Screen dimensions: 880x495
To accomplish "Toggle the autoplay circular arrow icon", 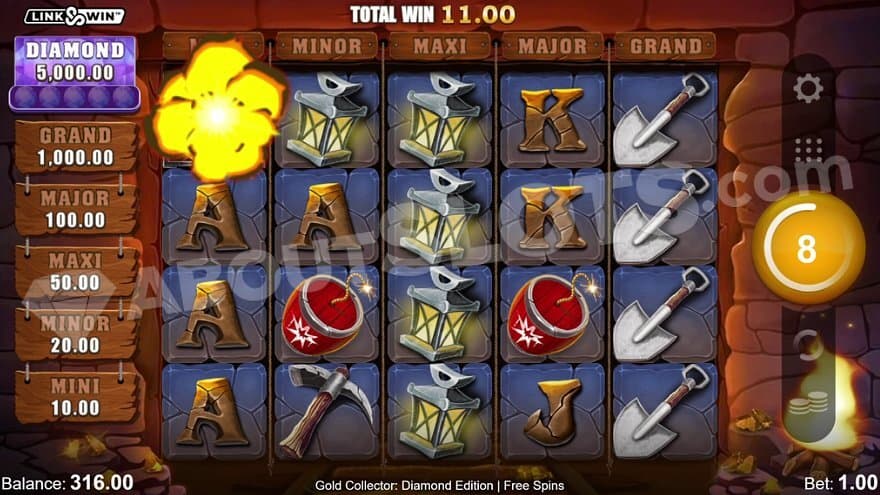I will (806, 345).
